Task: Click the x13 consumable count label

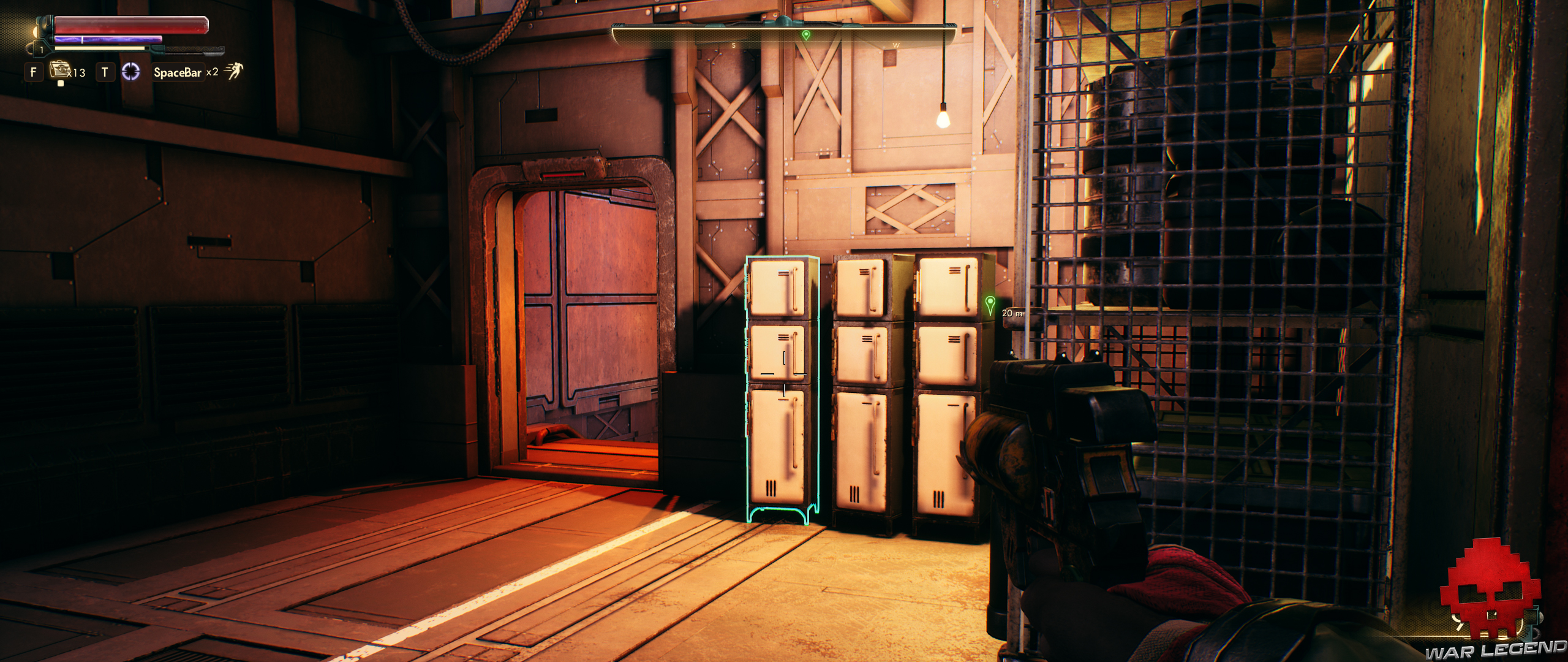Action: pos(77,74)
